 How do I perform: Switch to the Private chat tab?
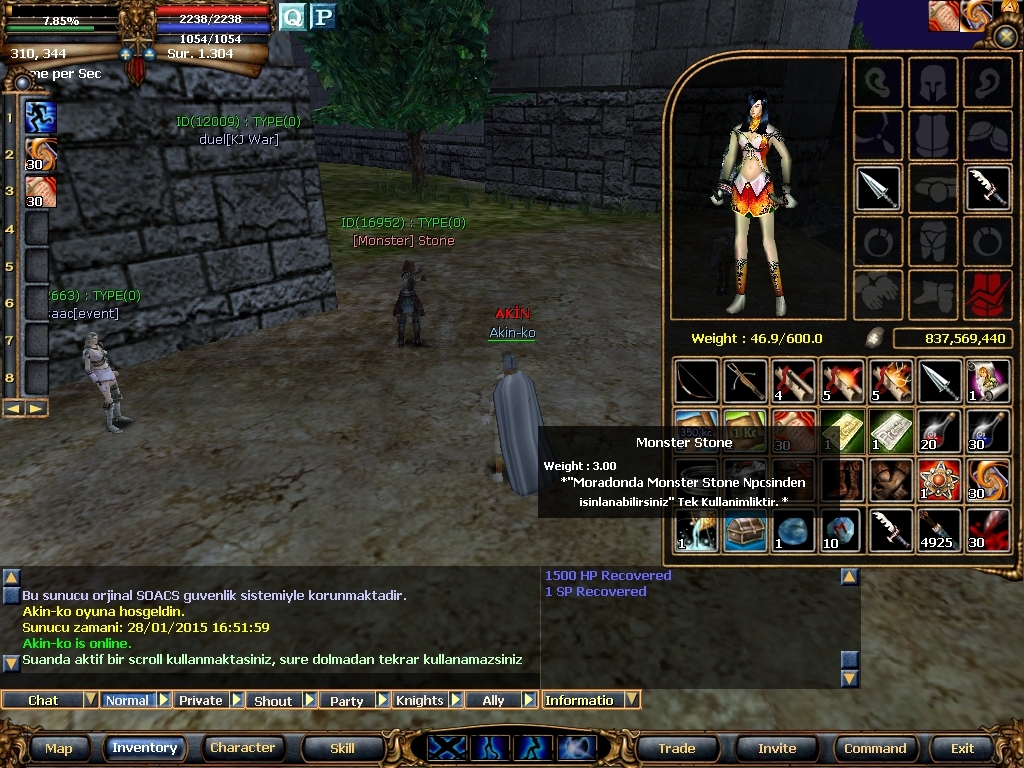(x=201, y=700)
